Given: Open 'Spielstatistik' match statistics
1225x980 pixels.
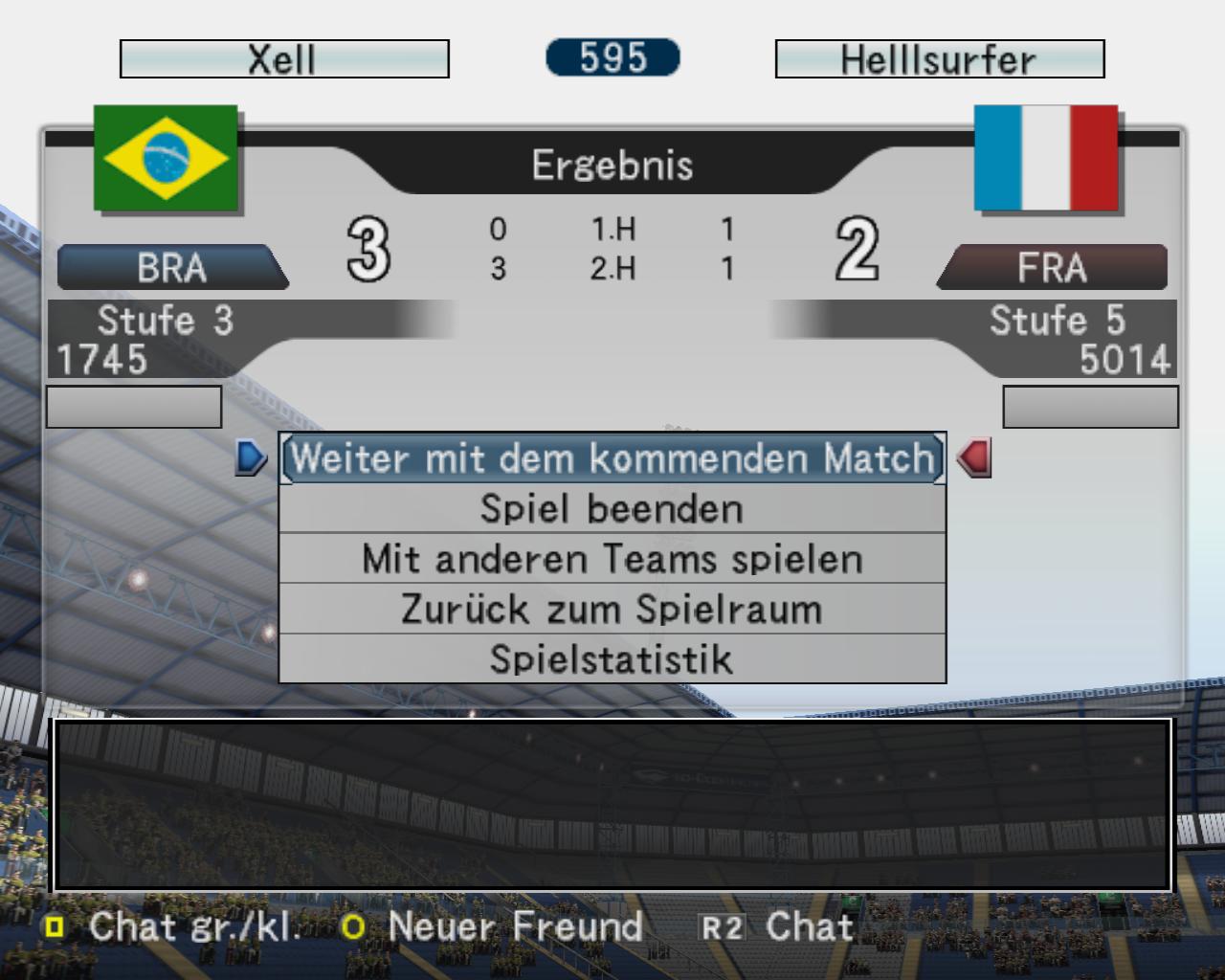Looking at the screenshot, I should tap(612, 659).
